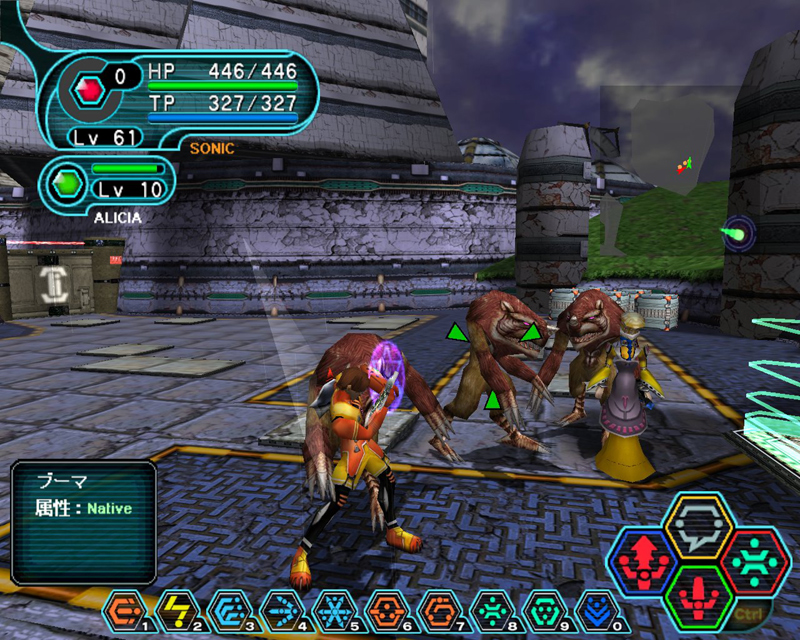
Task: Cast the yellow lightning technique in slot 2
Action: tap(175, 608)
